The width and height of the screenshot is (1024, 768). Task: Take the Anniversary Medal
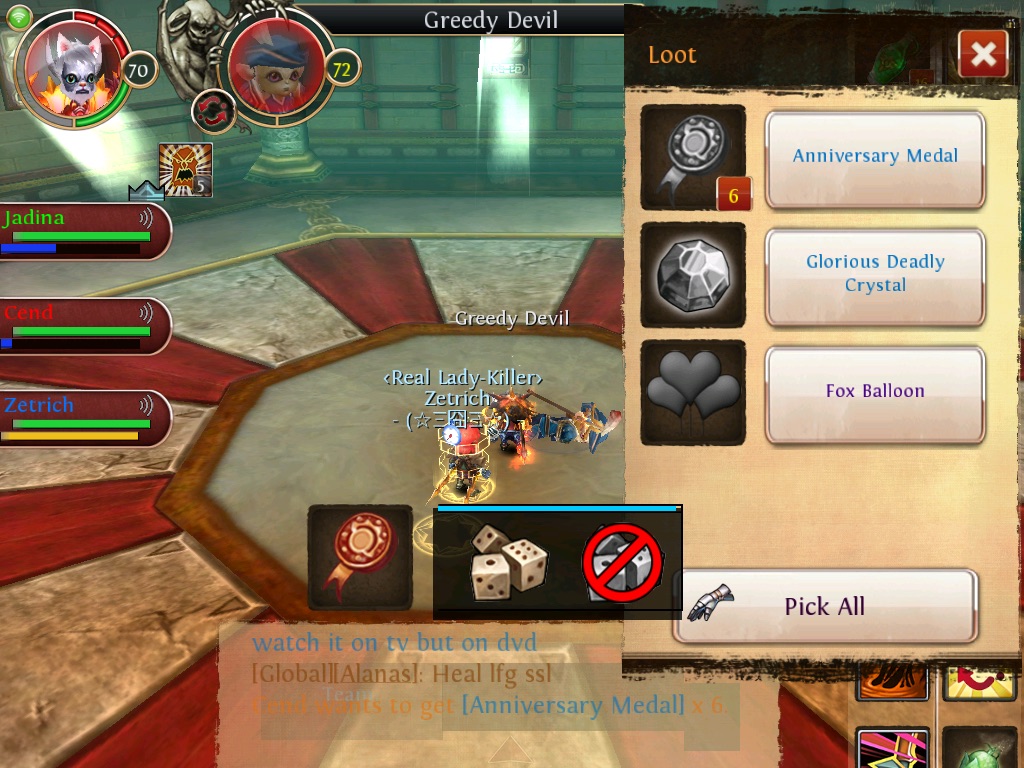point(875,157)
